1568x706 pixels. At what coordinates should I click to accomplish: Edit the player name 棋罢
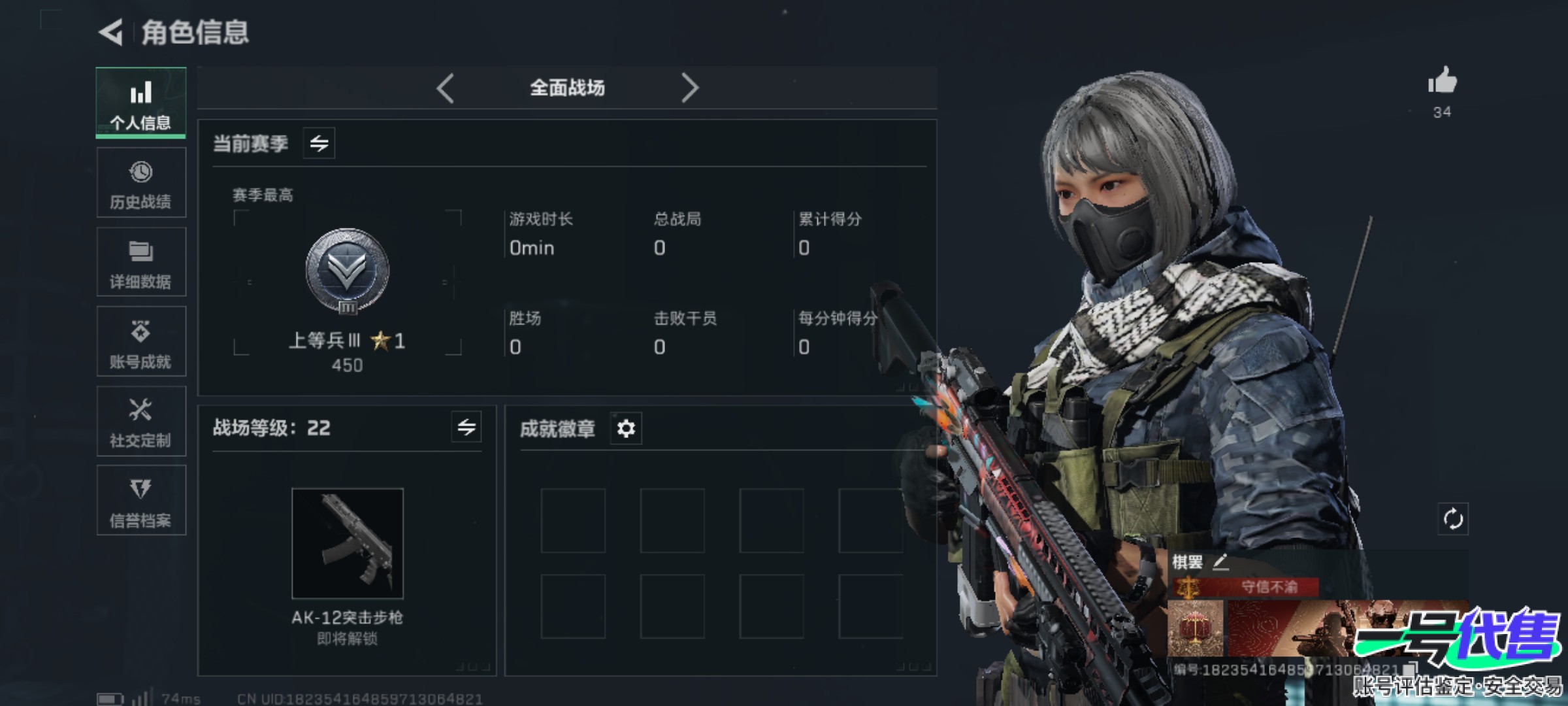(x=1220, y=562)
